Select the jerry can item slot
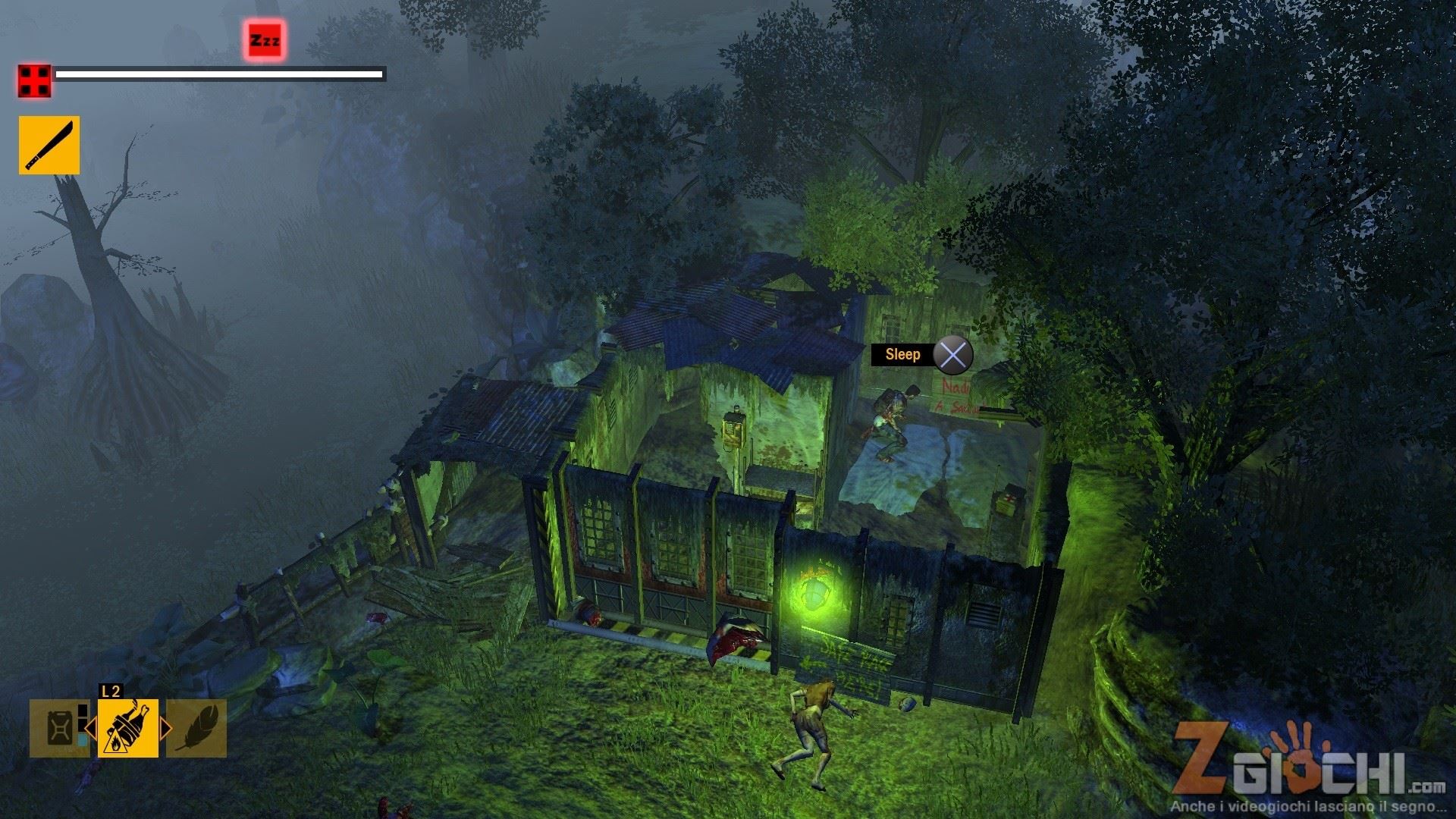Screen dimensions: 1456x819 click(58, 729)
